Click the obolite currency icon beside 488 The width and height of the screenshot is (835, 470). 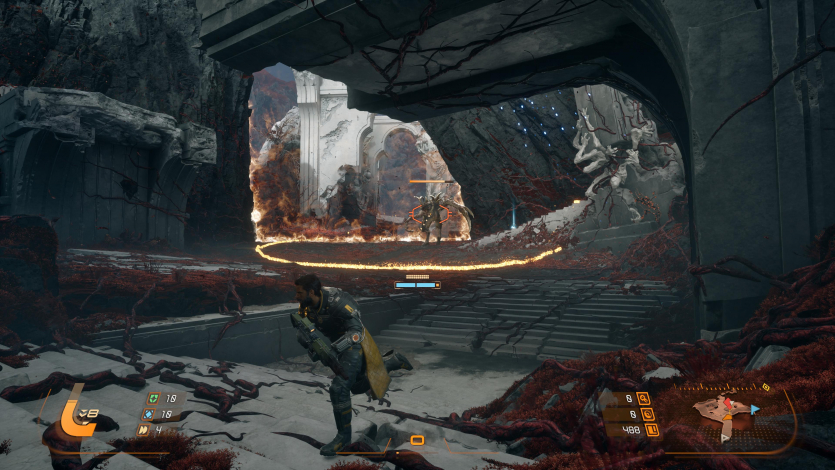pos(652,430)
